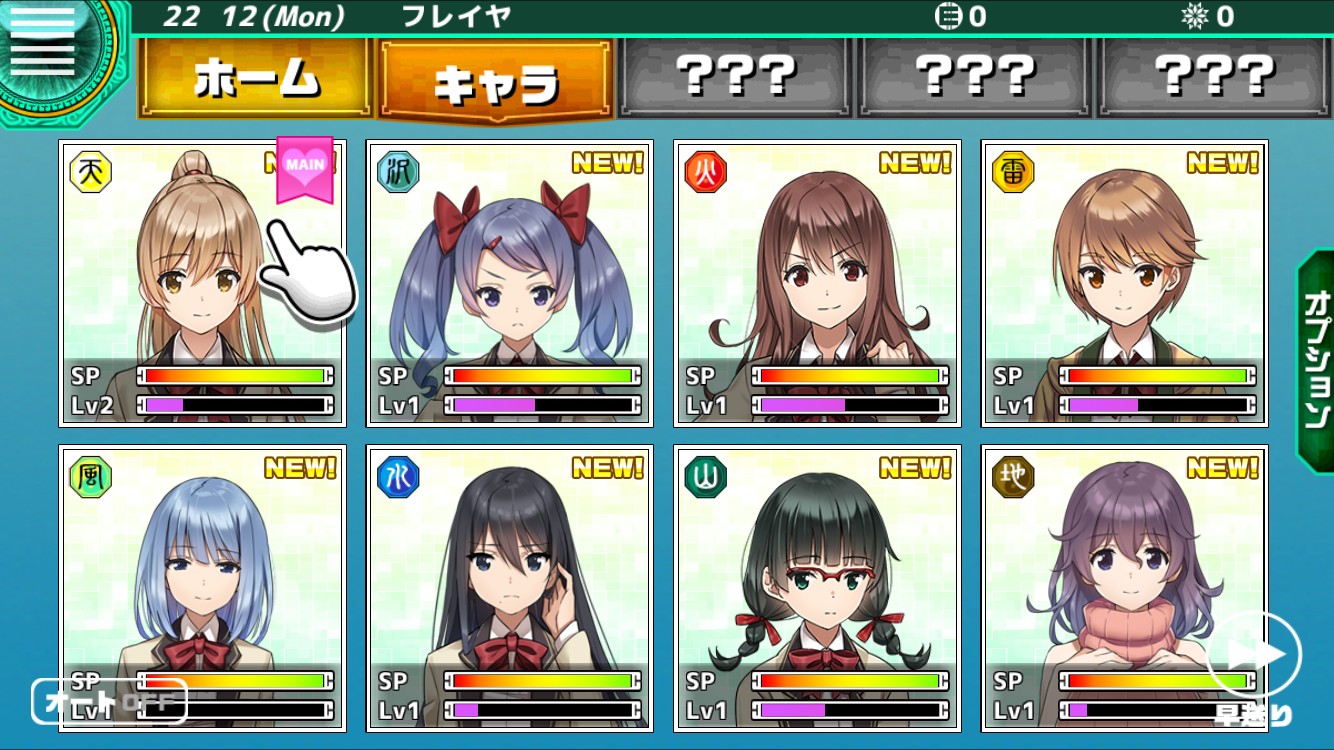This screenshot has height=750, width=1334.
Task: Select the short-haired thunder character card
Action: [x=1124, y=283]
